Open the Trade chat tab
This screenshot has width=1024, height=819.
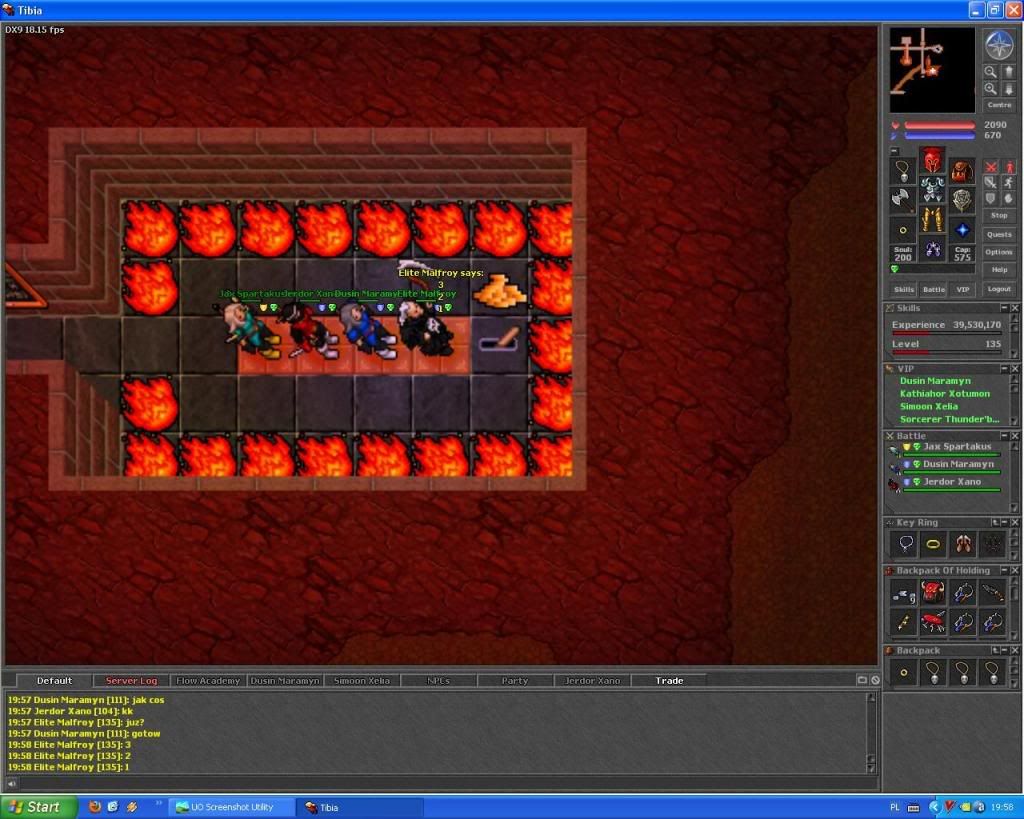pos(669,681)
